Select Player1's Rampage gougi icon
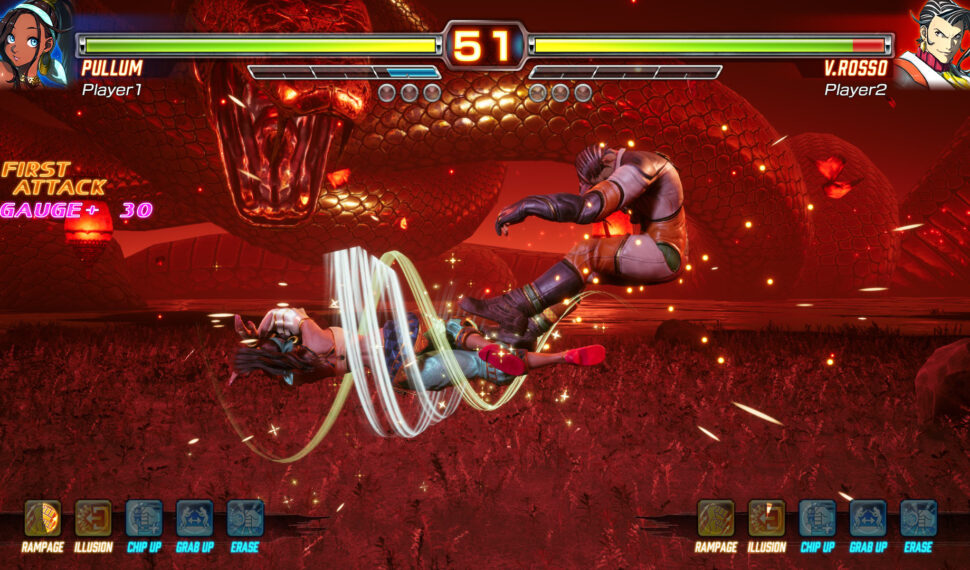Viewport: 970px width, 570px height. pyautogui.click(x=42, y=518)
